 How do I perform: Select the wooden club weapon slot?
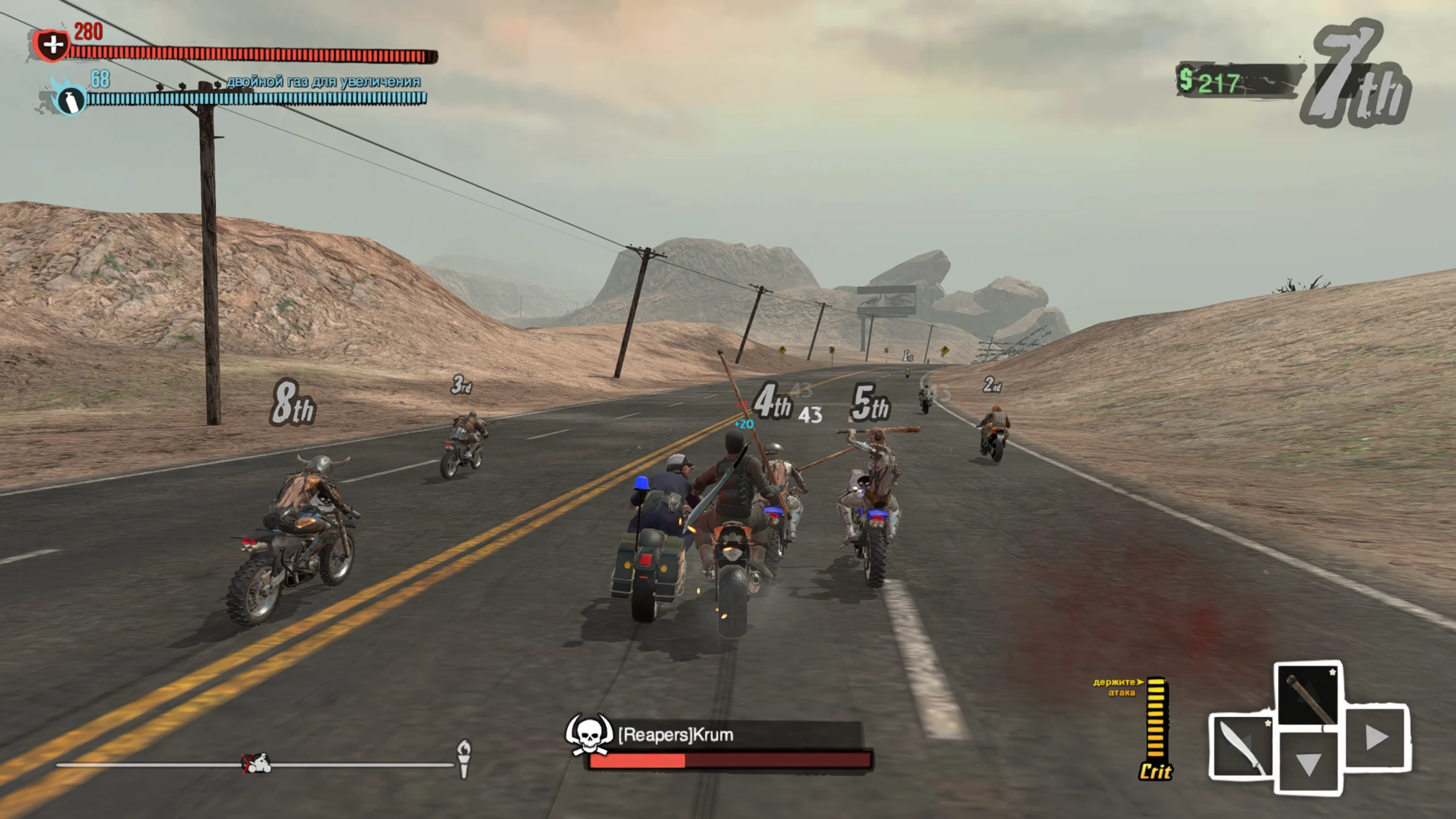(1309, 696)
